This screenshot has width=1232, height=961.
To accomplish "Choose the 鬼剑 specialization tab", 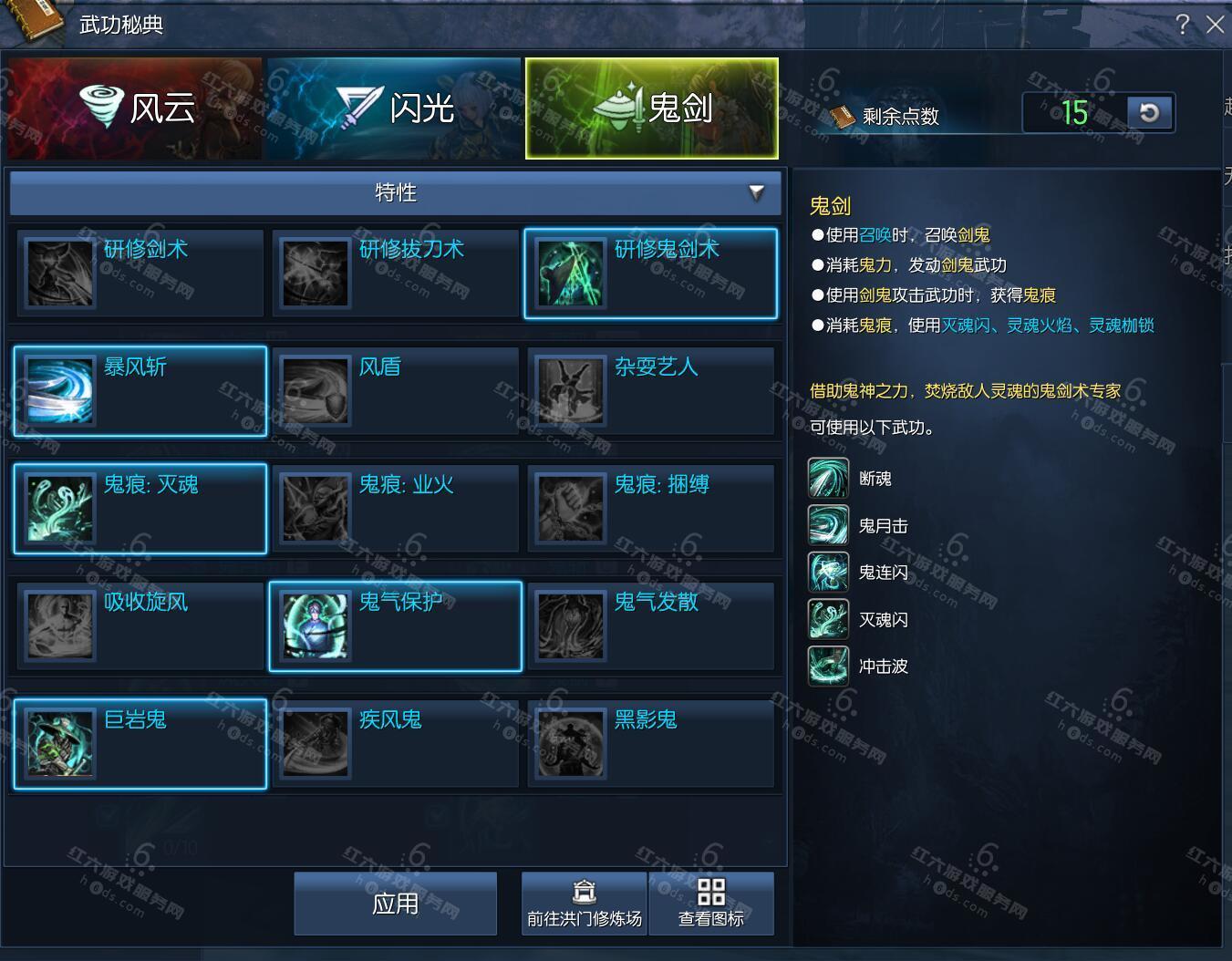I will pyautogui.click(x=652, y=108).
